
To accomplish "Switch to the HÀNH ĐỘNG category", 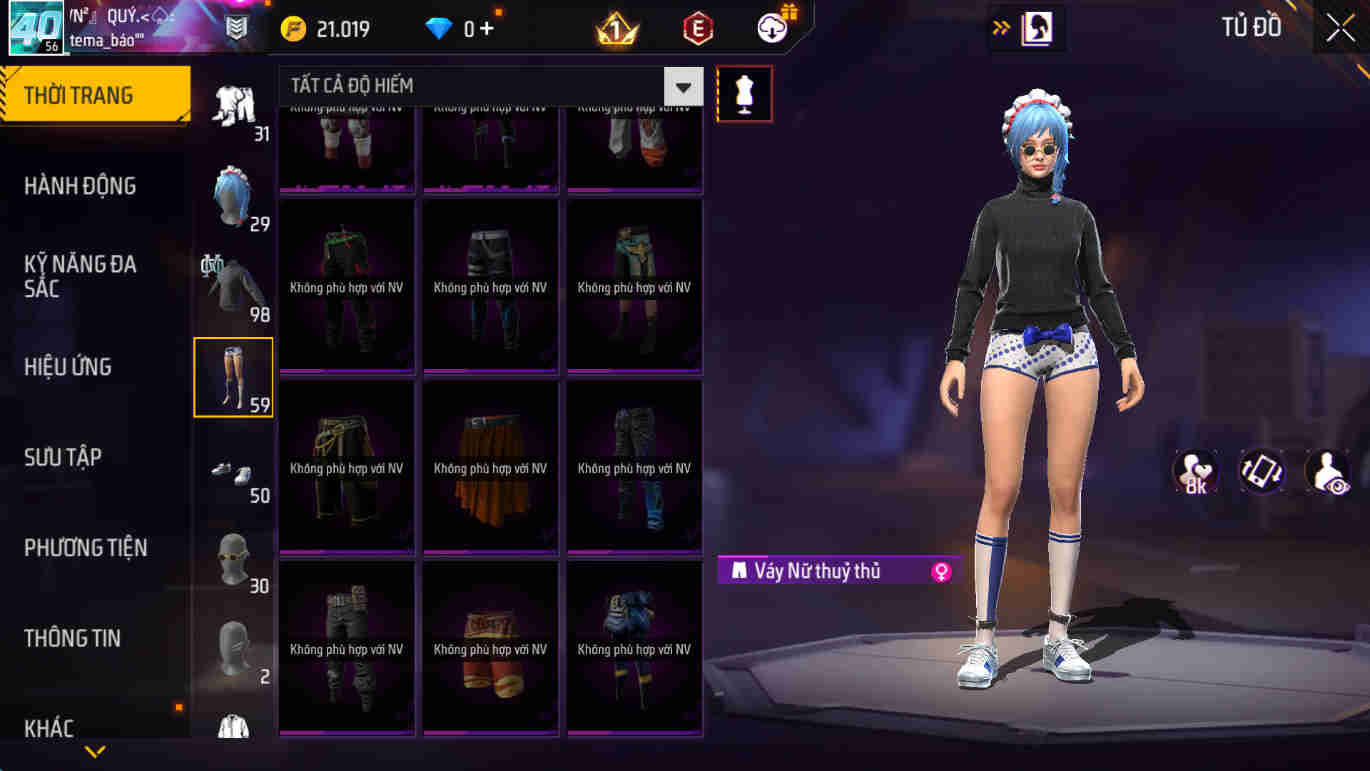I will coord(80,186).
